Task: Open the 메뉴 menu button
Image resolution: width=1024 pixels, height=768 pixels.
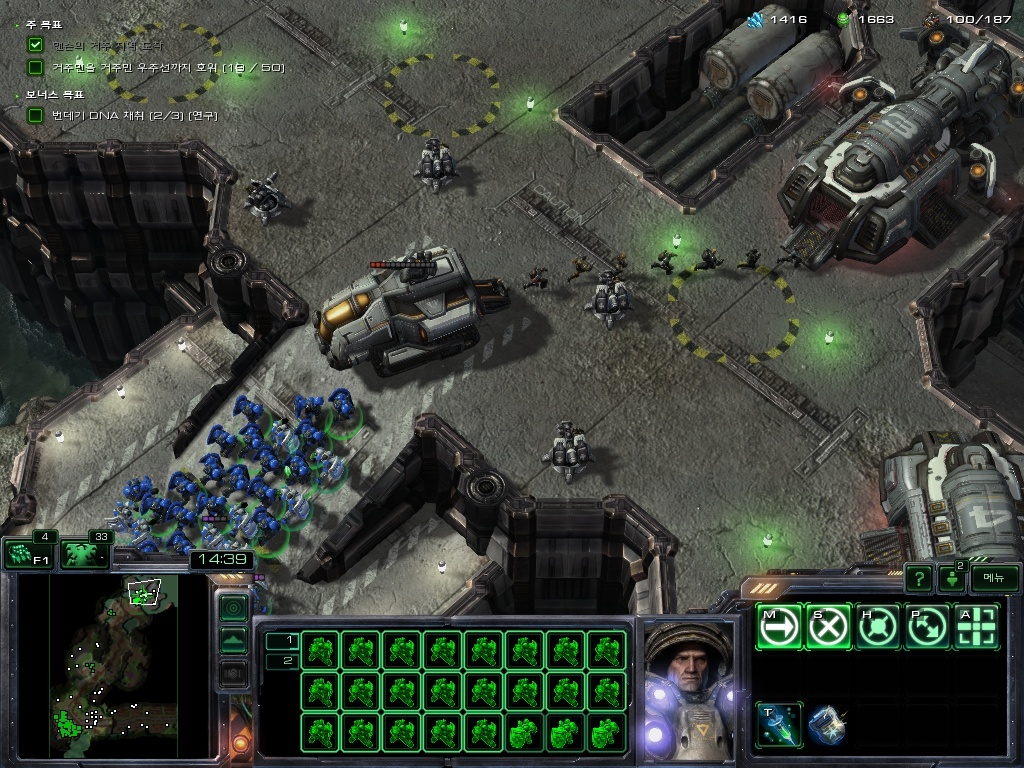Action: click(994, 578)
